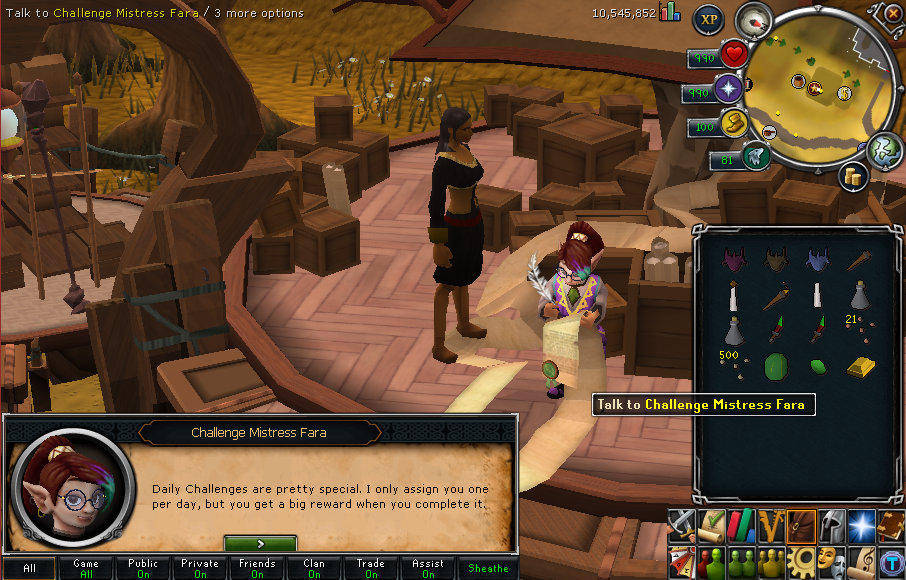Open the gear settings tab
Screen dimensions: 906x580
click(x=800, y=559)
